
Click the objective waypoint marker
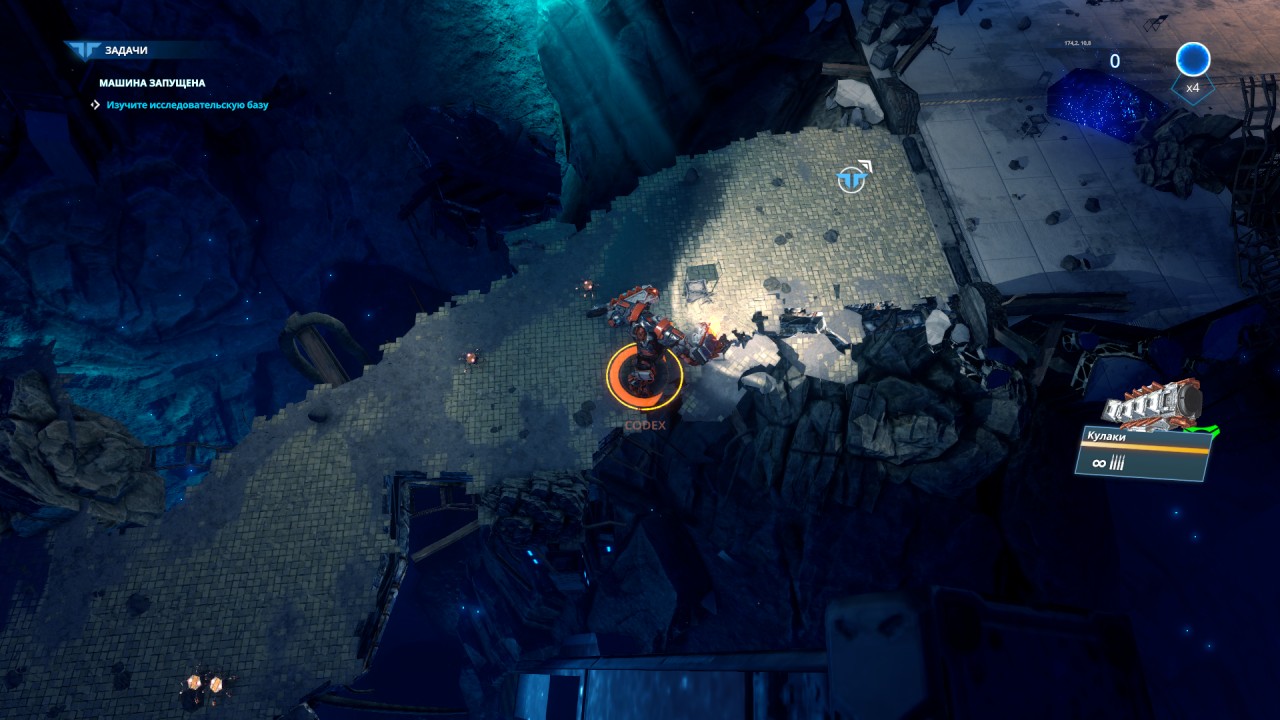pos(851,179)
